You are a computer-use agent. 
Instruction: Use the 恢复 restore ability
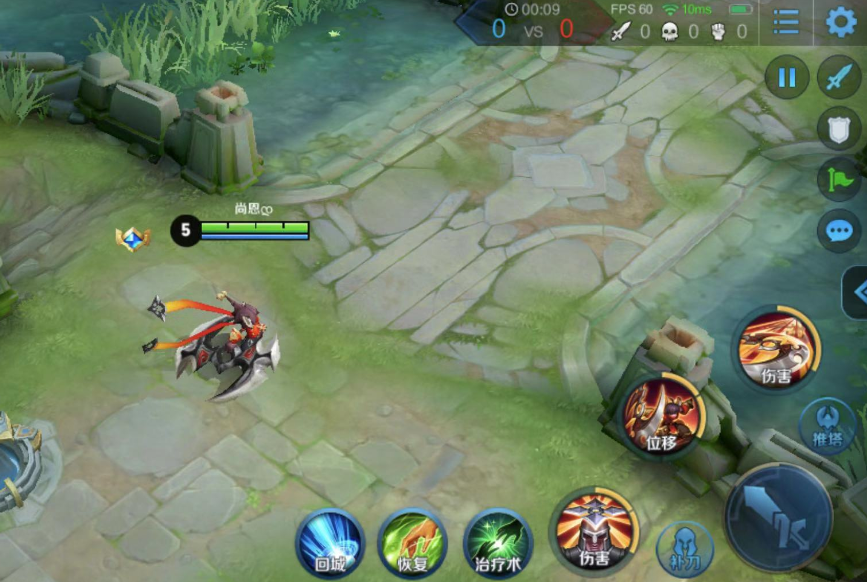(413, 543)
